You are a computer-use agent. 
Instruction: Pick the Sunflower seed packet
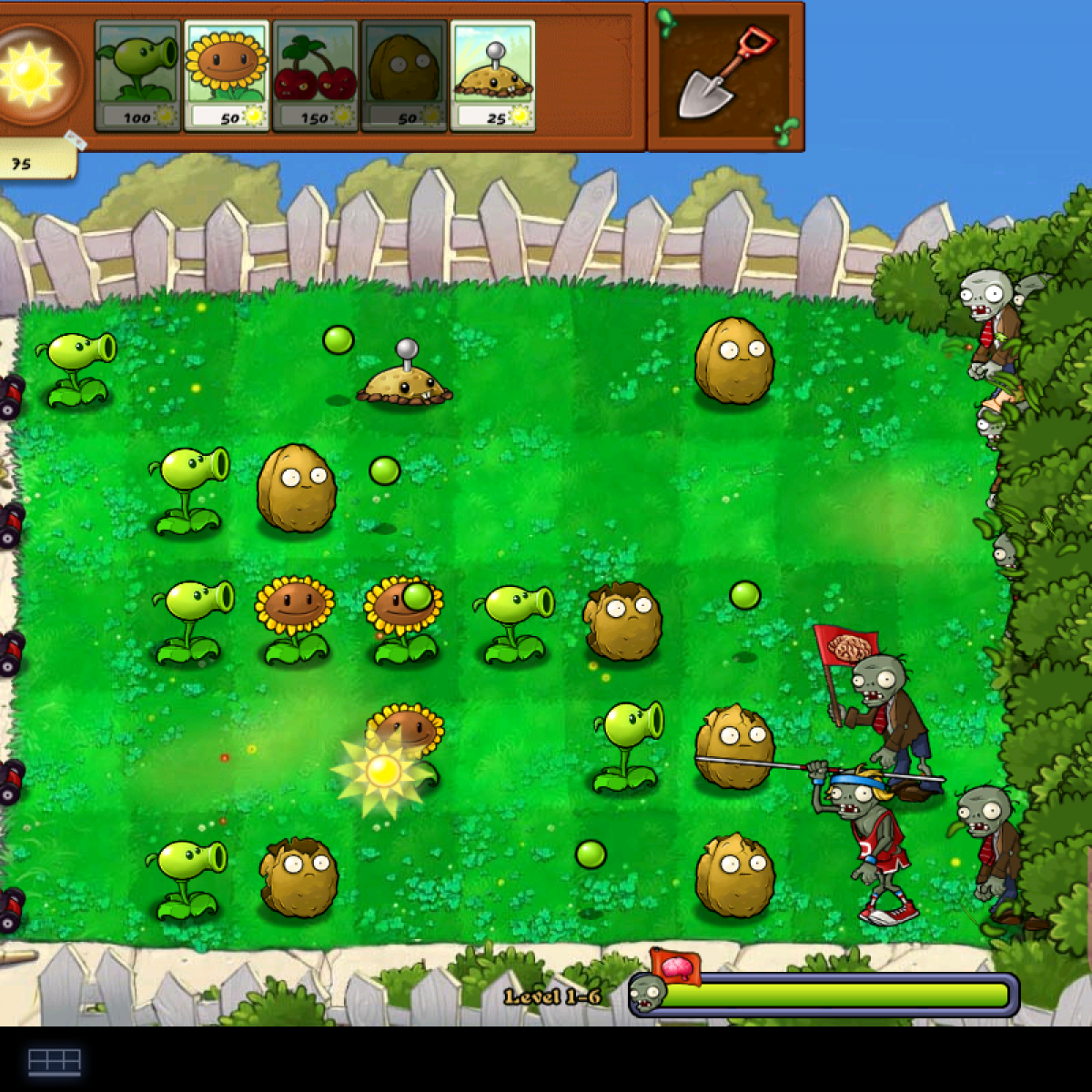click(x=227, y=76)
